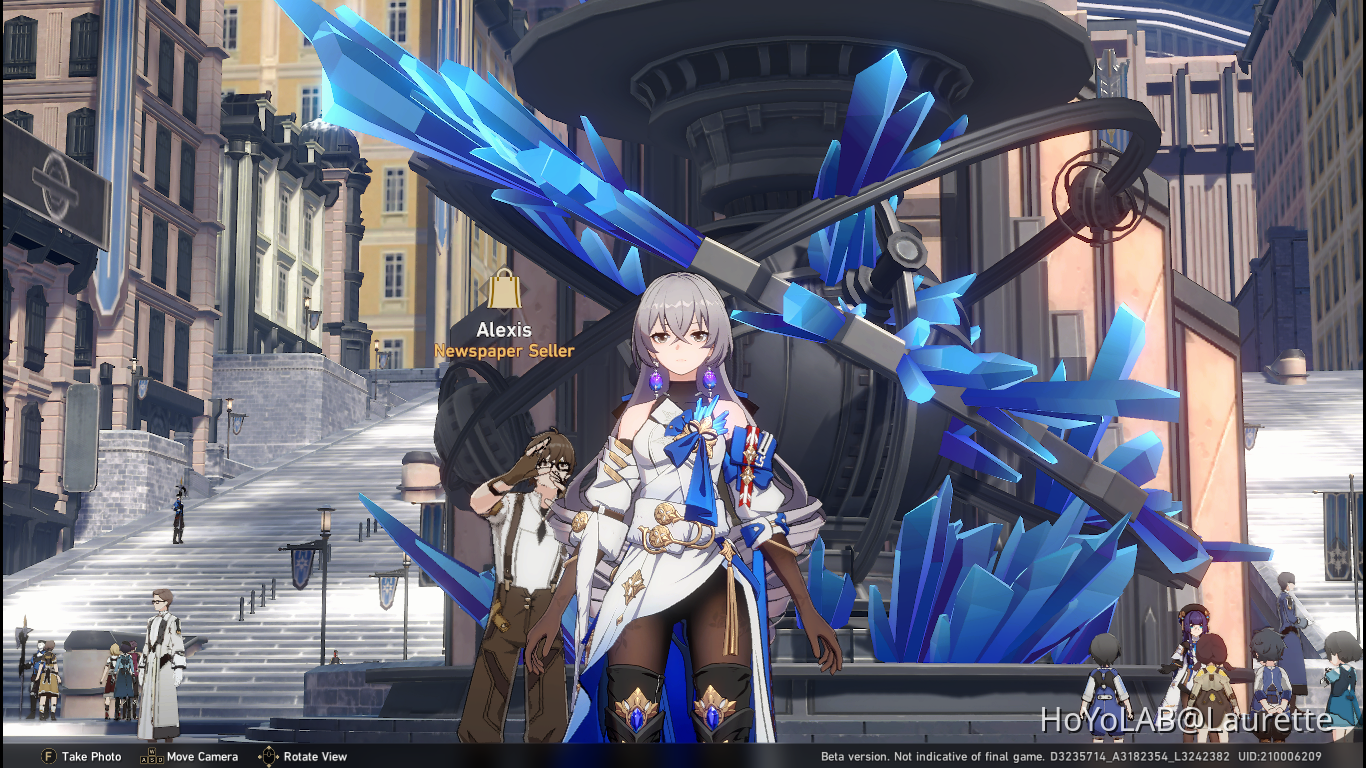
Task: Click the WASD keys icon for Move Camera
Action: (x=150, y=757)
